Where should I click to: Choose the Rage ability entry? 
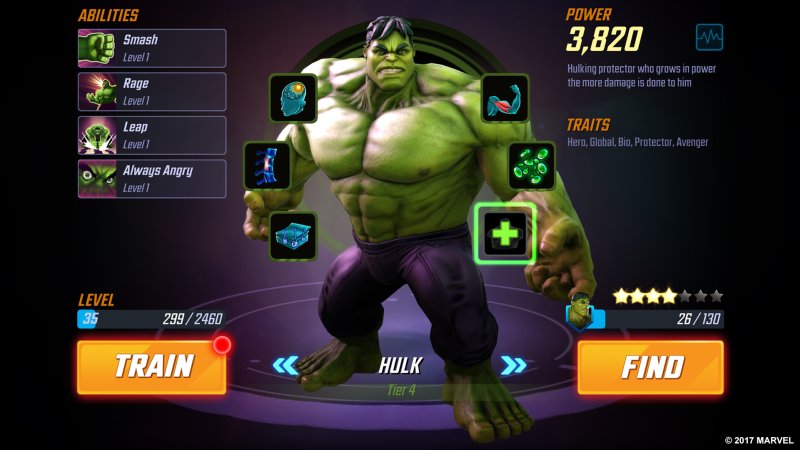[152, 92]
